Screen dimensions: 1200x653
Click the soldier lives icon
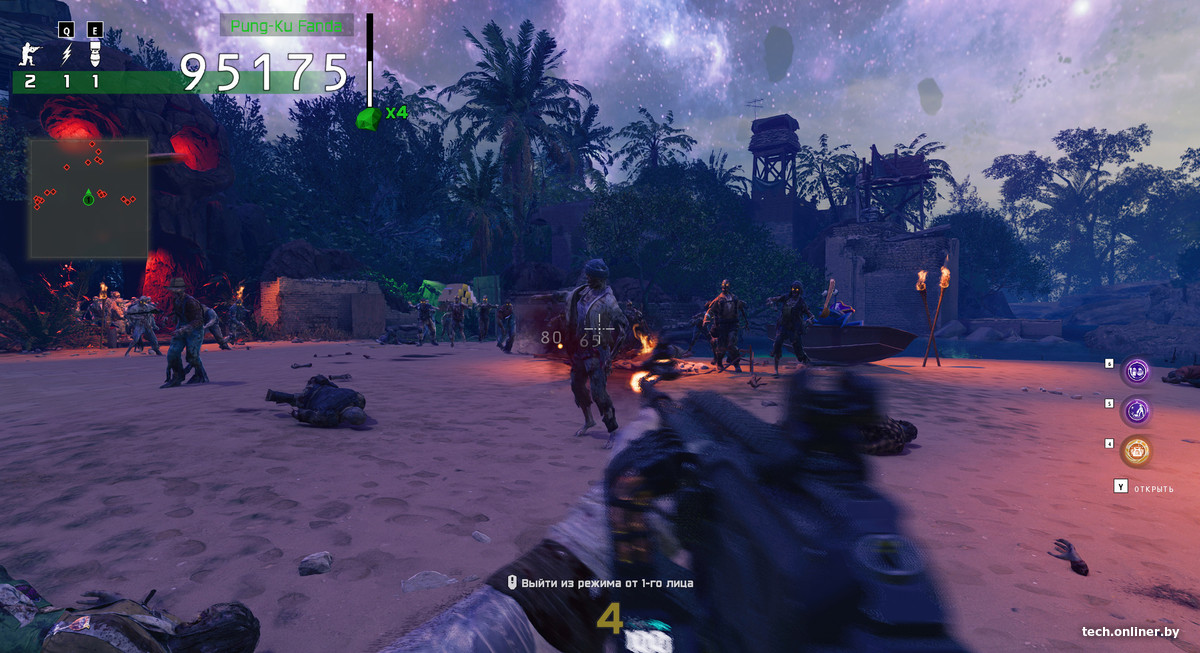(30, 54)
